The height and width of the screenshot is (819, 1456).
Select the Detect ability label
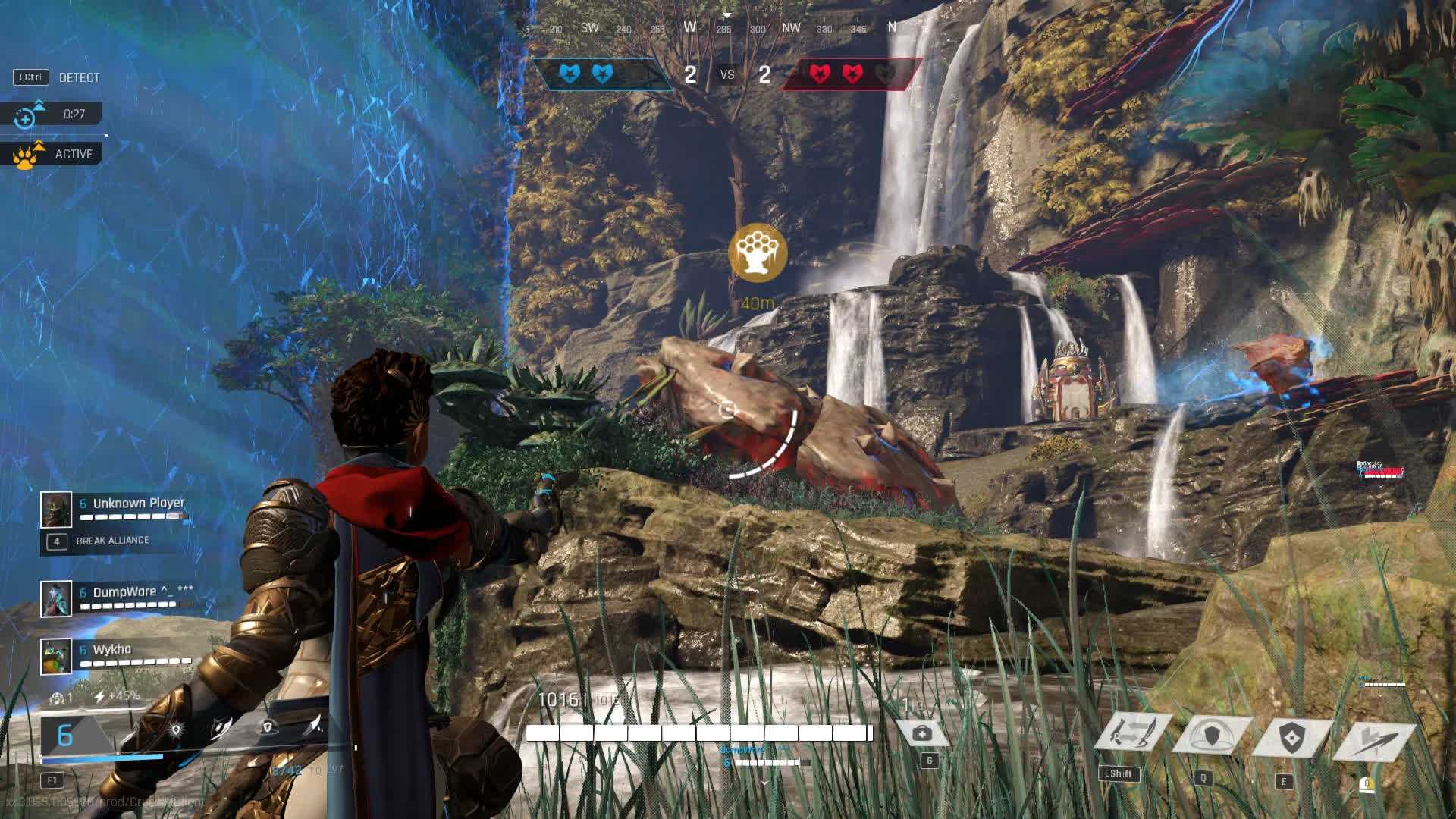tap(79, 77)
